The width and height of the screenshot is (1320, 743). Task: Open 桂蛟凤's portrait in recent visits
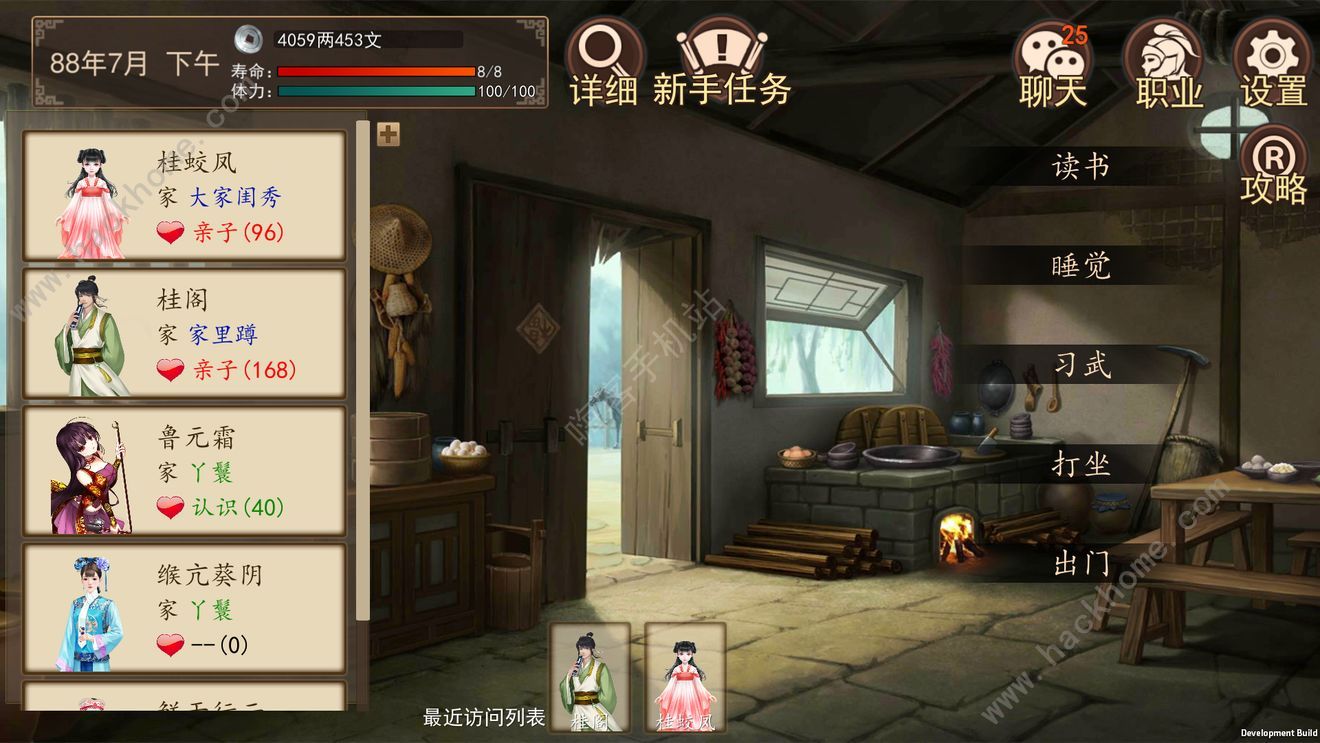click(685, 677)
